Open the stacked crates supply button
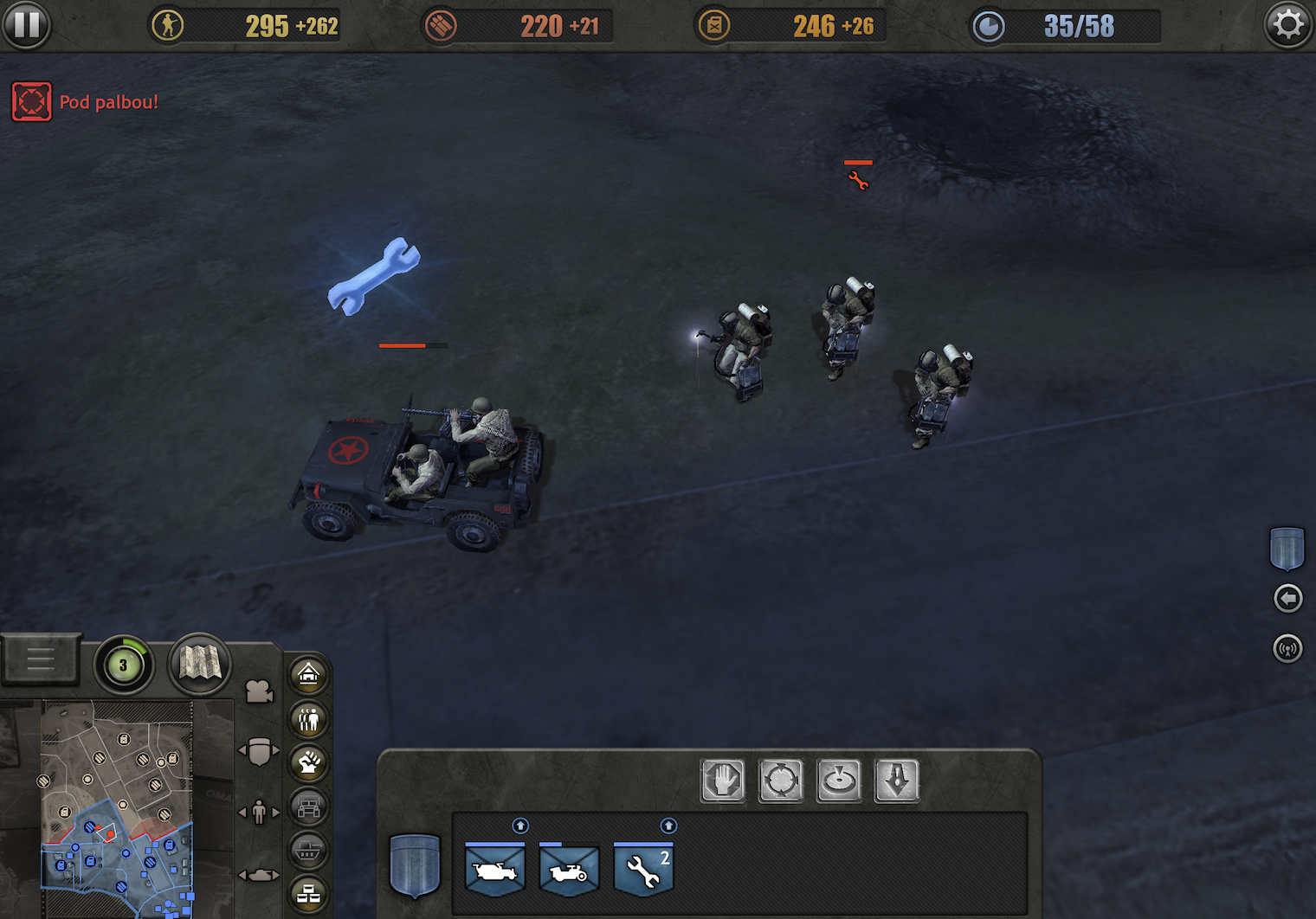Viewport: 1316px width, 919px height. pyautogui.click(x=308, y=895)
